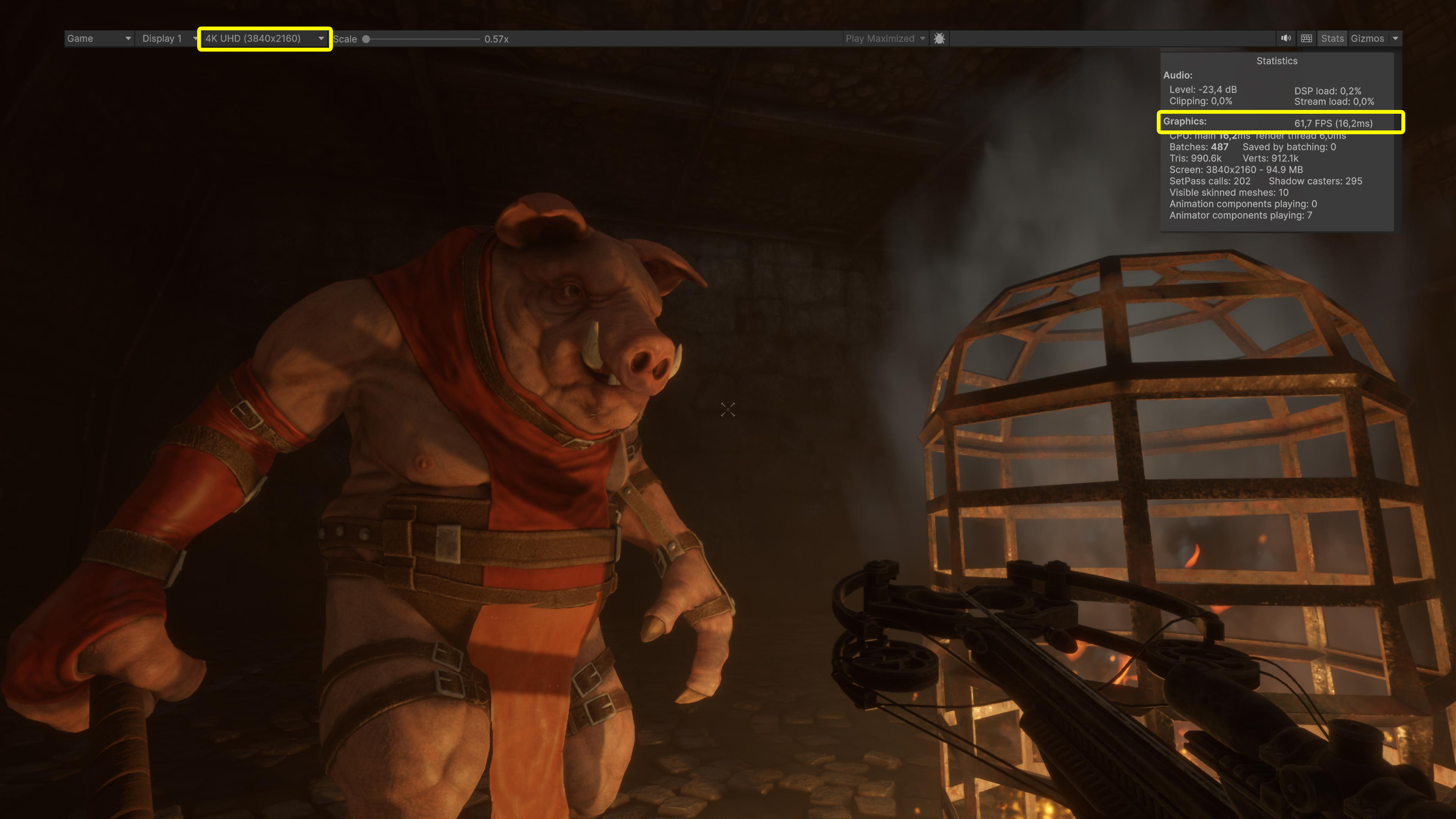1456x819 pixels.
Task: Open the Game tab dropdown chevron
Action: click(x=128, y=38)
